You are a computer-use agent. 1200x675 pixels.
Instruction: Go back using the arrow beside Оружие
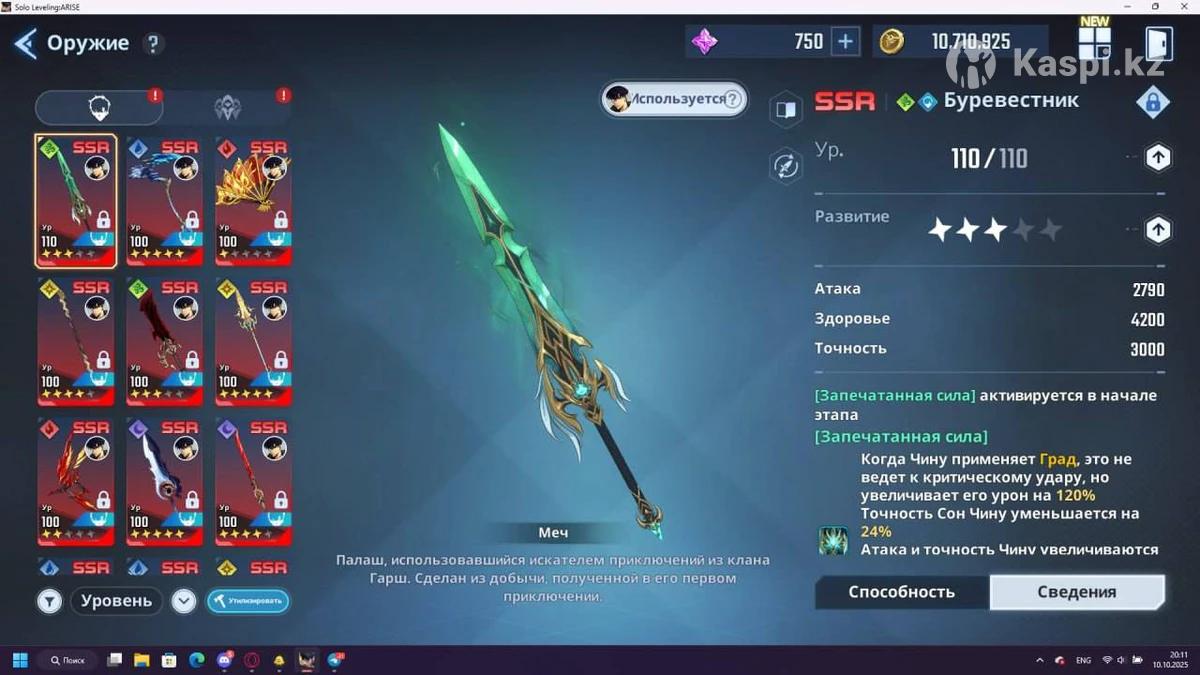[25, 43]
